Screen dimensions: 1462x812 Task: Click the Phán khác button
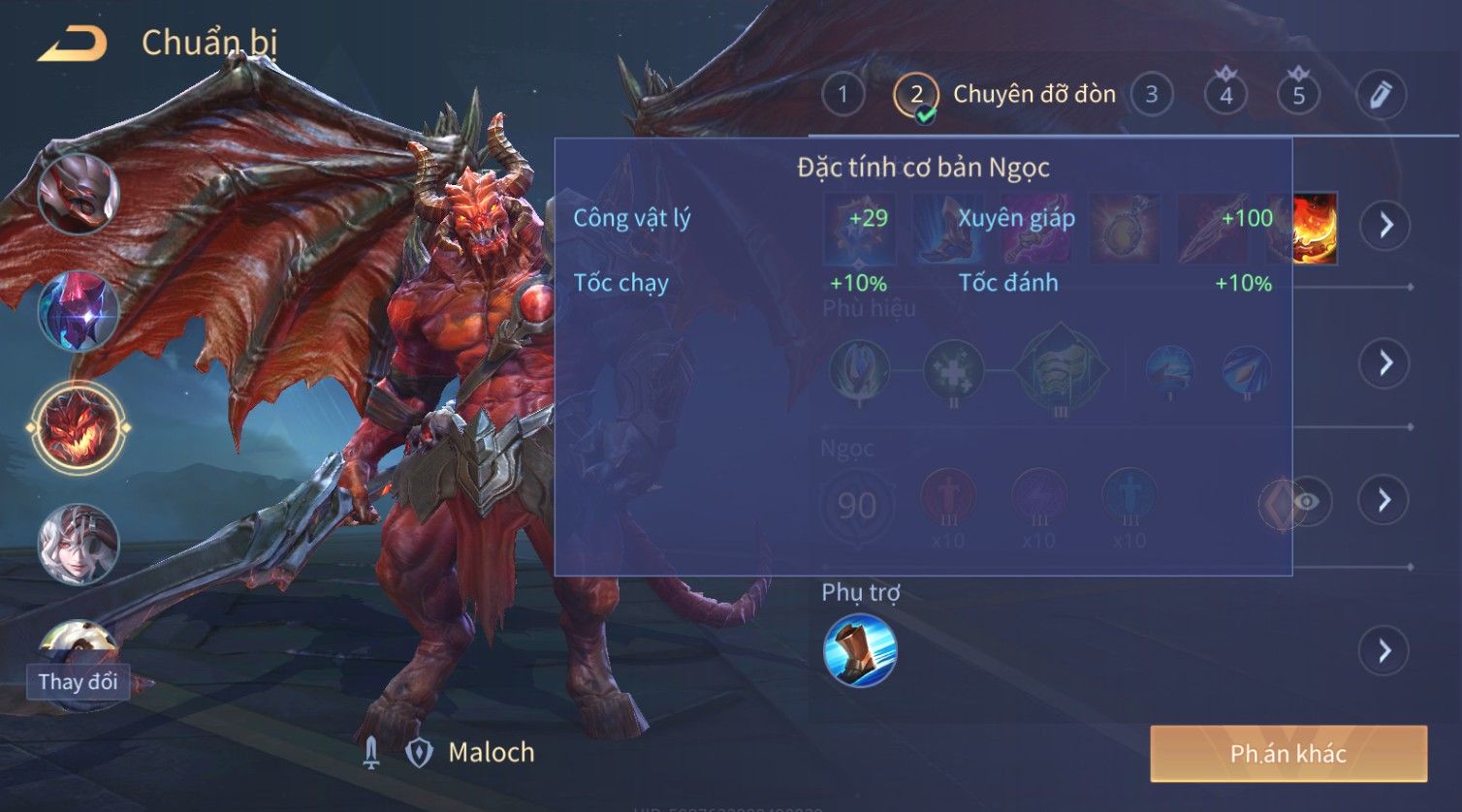pos(1288,754)
